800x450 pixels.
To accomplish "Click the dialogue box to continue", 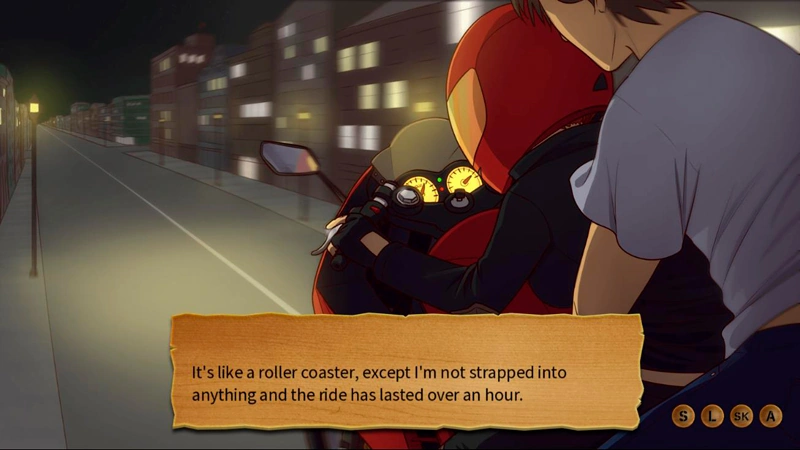I will pyautogui.click(x=405, y=372).
